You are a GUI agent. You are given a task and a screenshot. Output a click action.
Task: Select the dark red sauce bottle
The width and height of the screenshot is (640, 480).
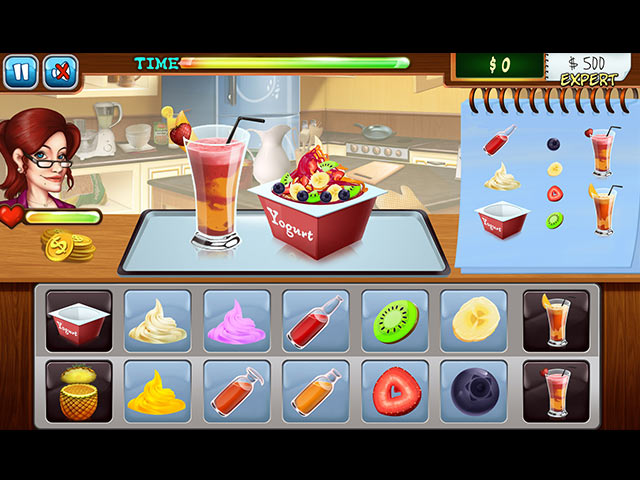(237, 390)
